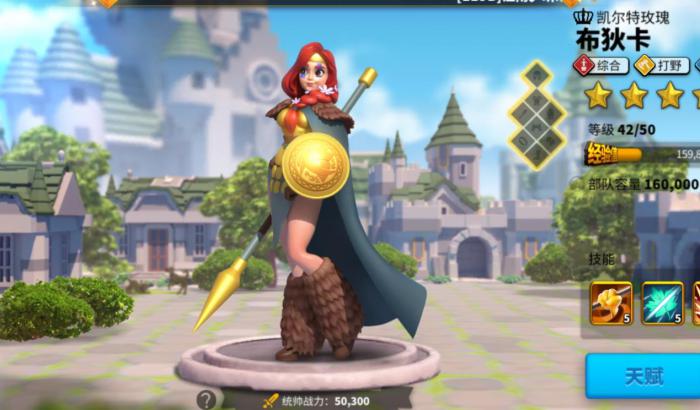Open the question mark help button

pos(206,399)
